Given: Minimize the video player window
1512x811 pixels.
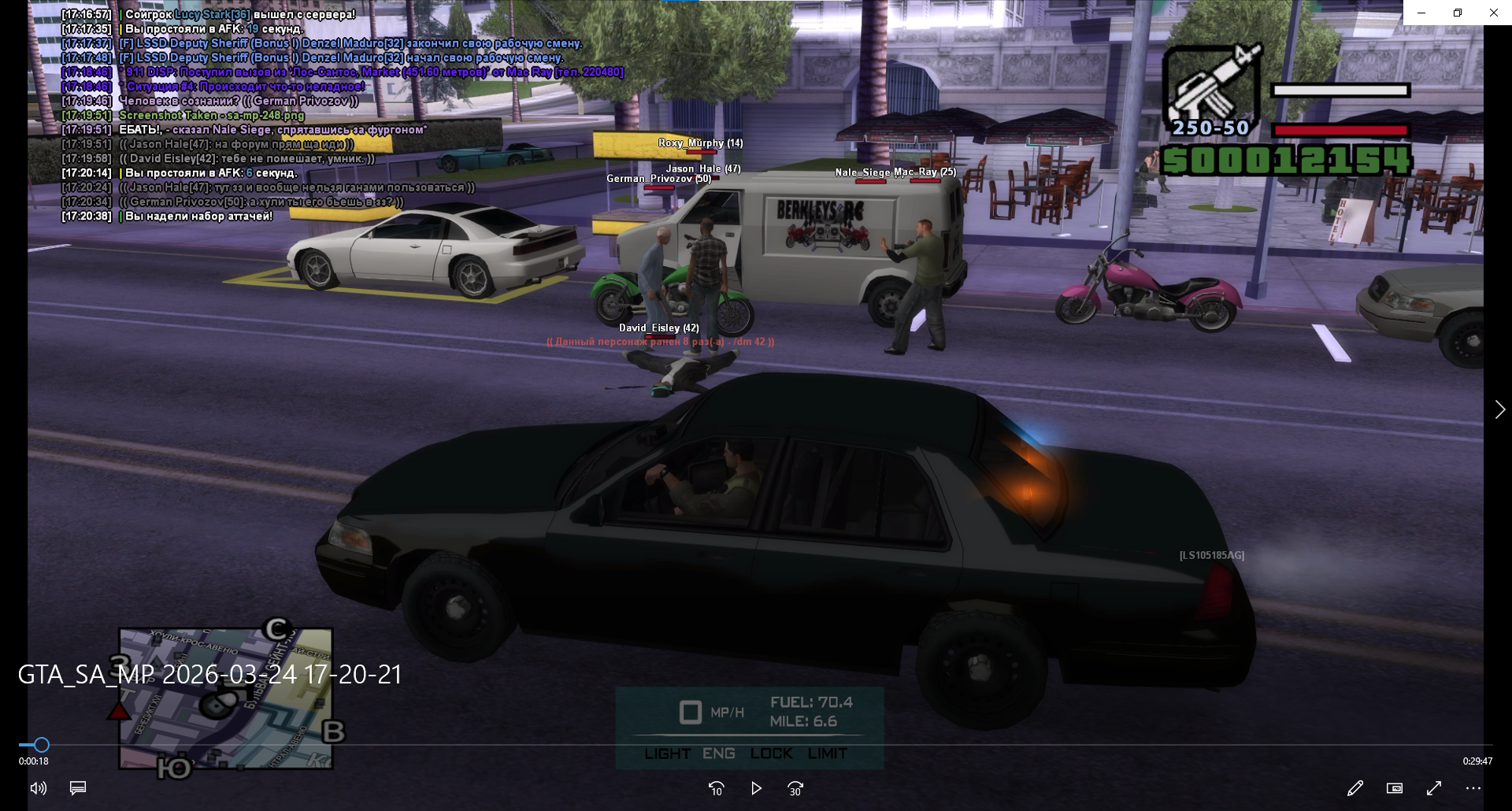Looking at the screenshot, I should 1421,13.
